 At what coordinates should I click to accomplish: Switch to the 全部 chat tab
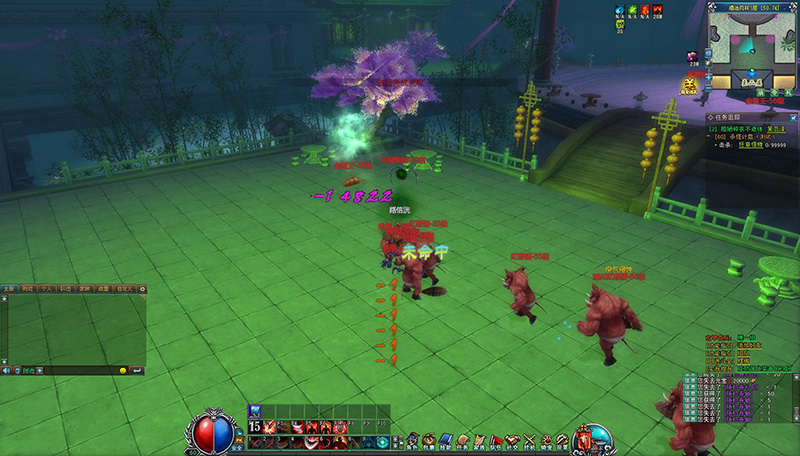(x=8, y=289)
